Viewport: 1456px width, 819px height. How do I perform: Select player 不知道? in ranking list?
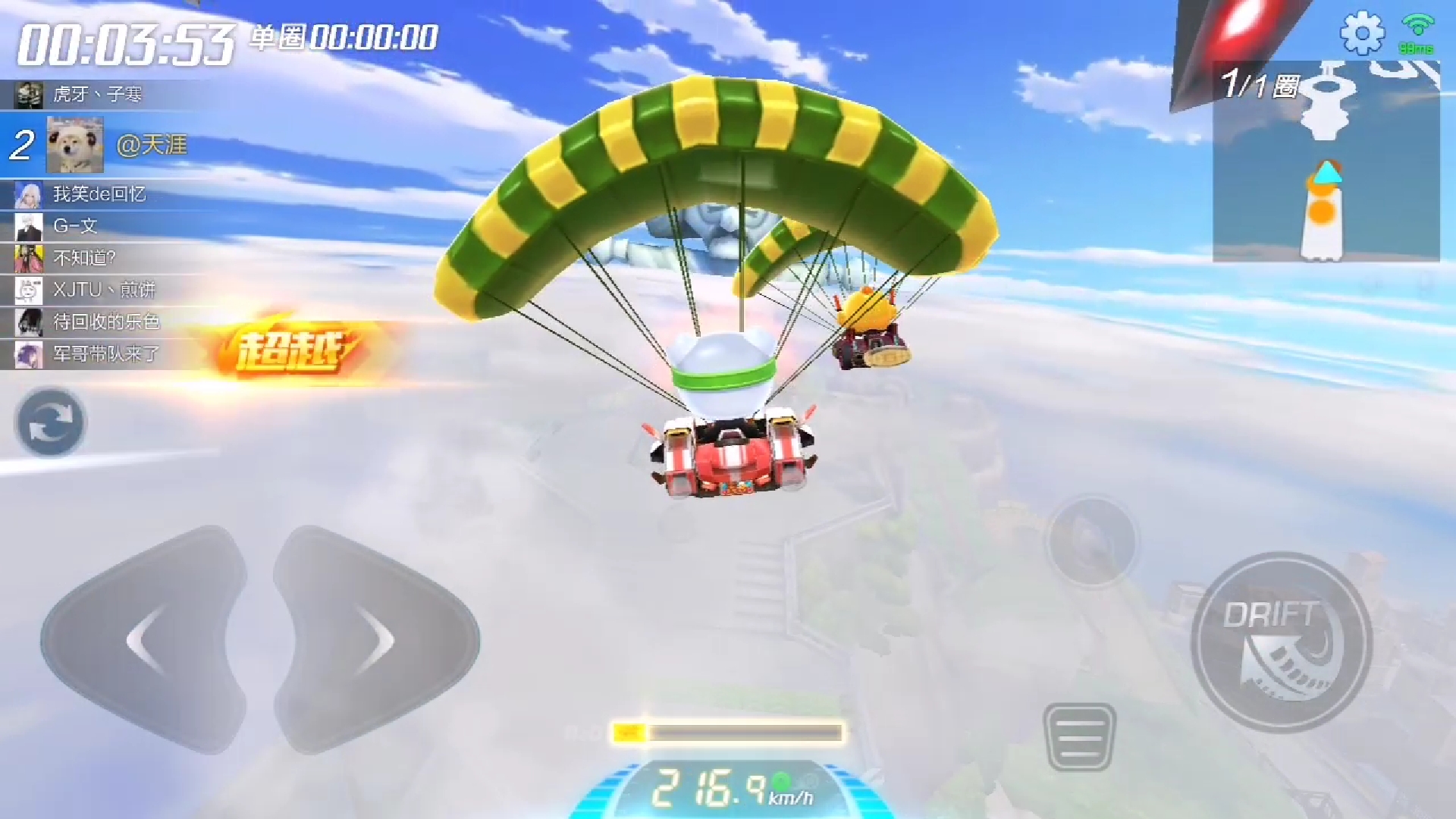click(84, 258)
